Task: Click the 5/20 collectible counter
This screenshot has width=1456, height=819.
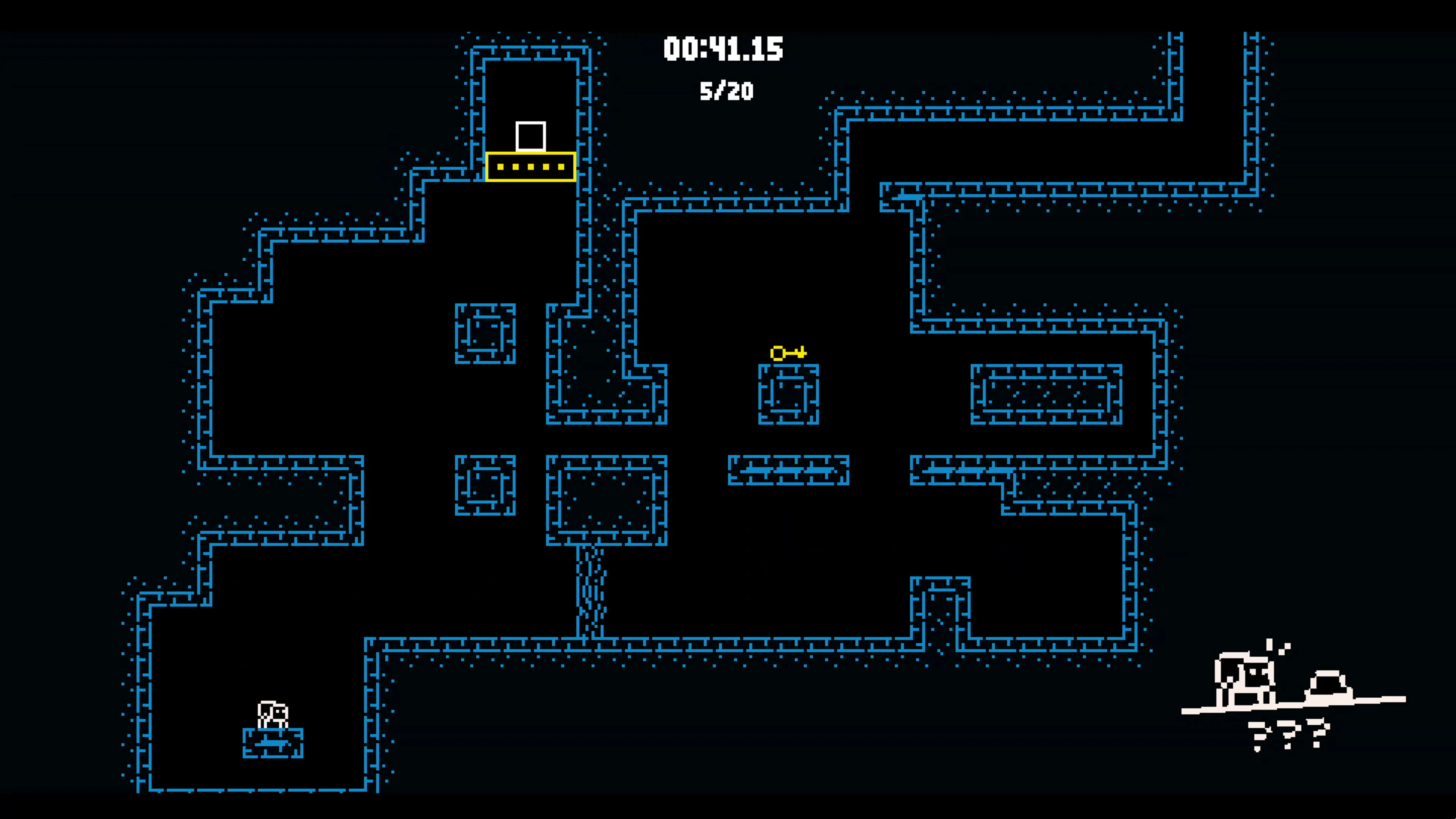Action: [726, 91]
